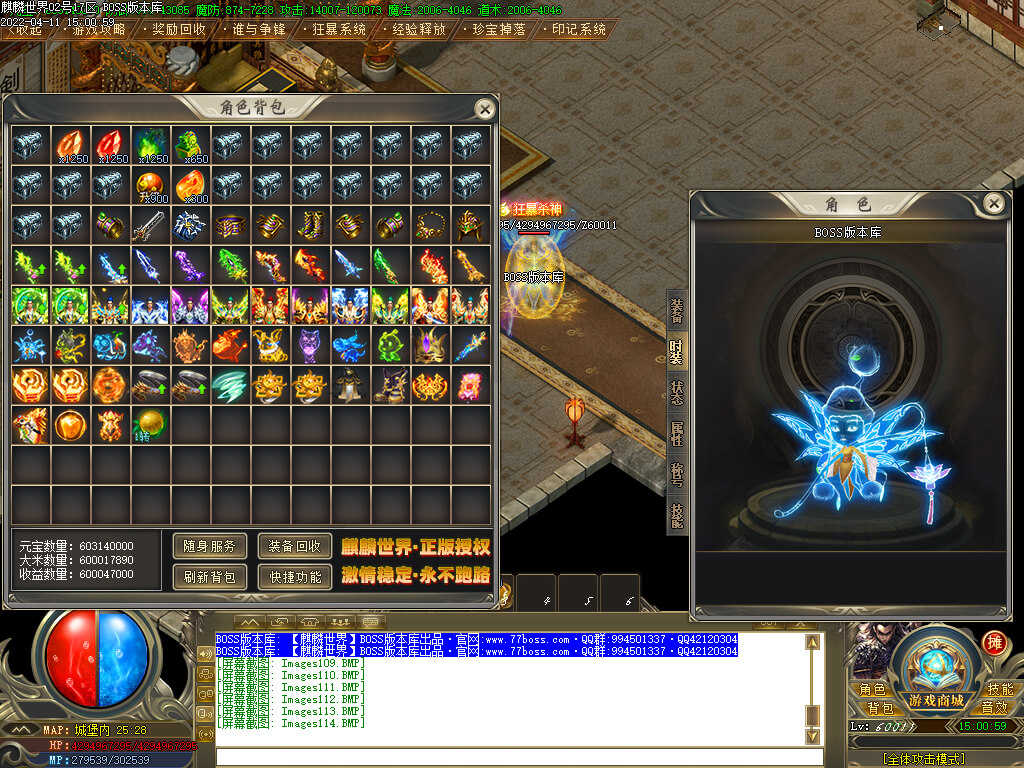Open the 称号 title tab

point(677,475)
